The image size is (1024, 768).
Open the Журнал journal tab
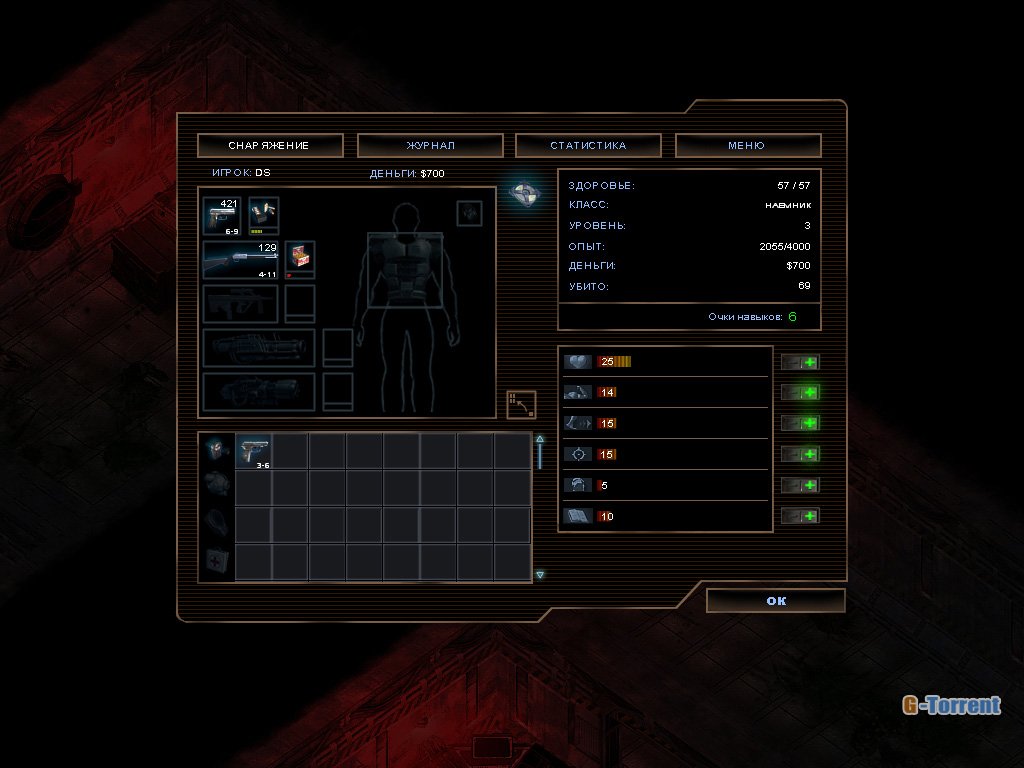430,146
